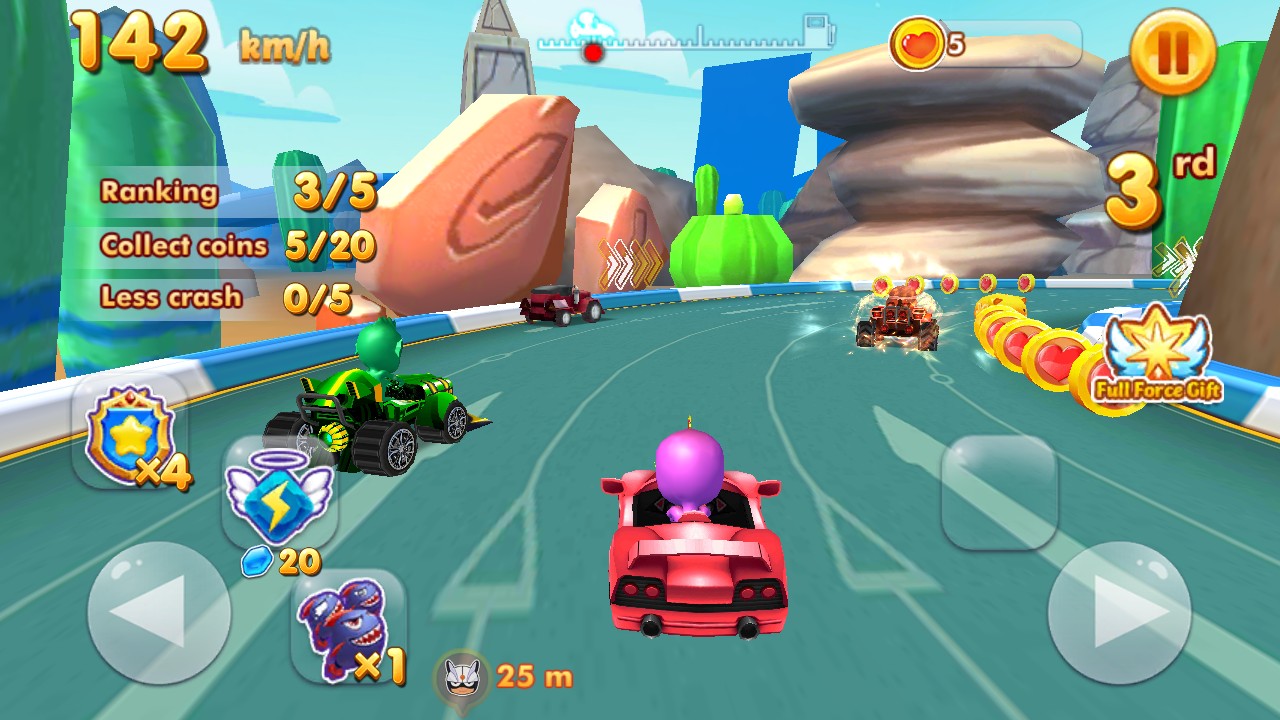Tap the empty square item button
Screen dimensions: 1280x720
coord(999,492)
